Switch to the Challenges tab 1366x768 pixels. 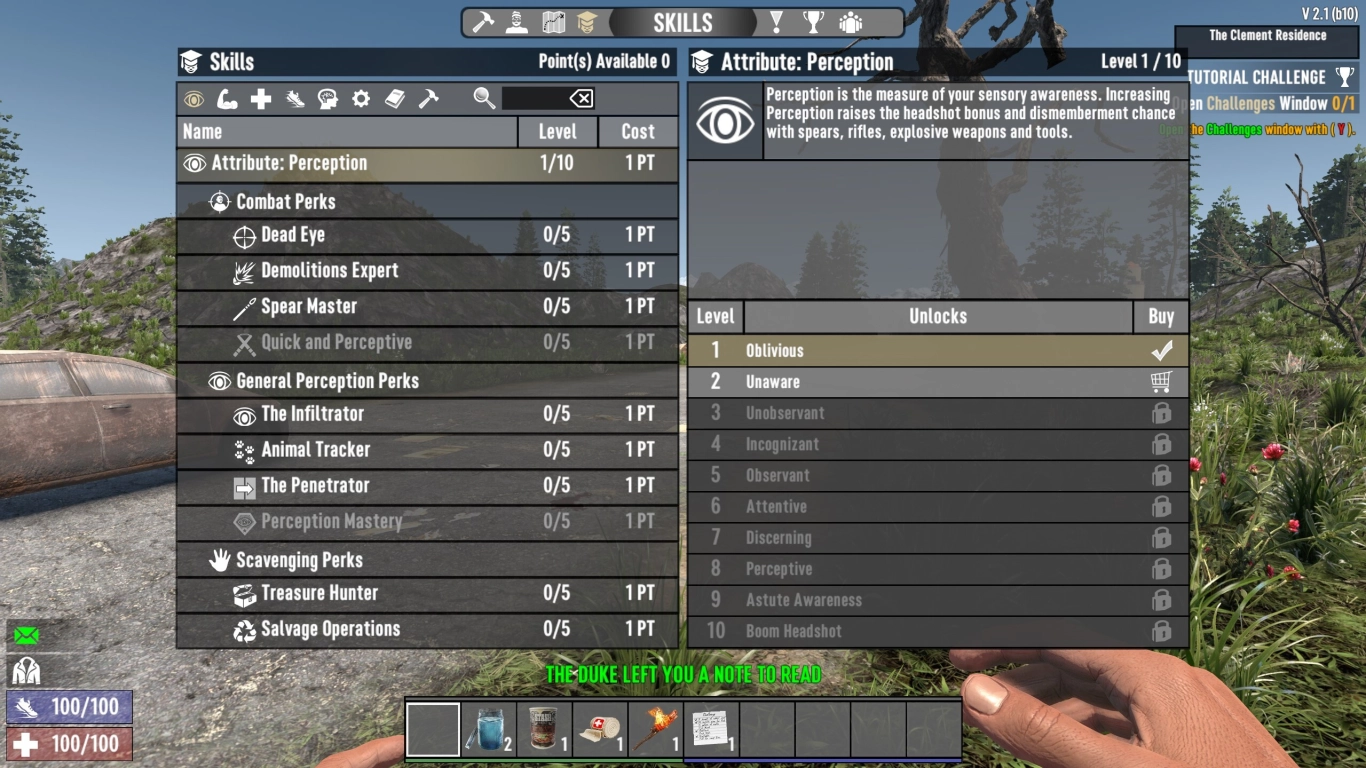click(x=777, y=22)
